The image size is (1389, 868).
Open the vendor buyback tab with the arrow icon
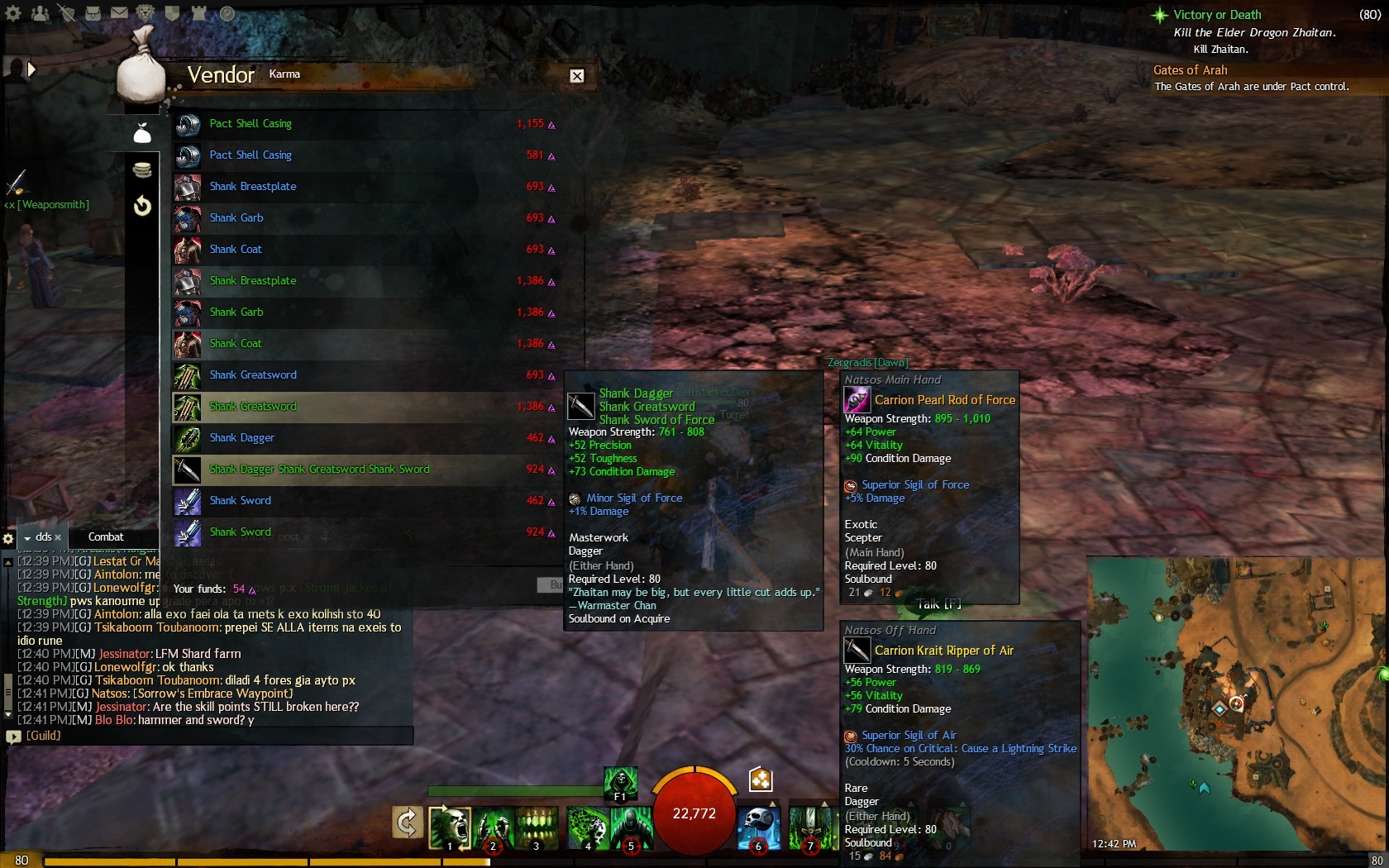click(x=142, y=205)
